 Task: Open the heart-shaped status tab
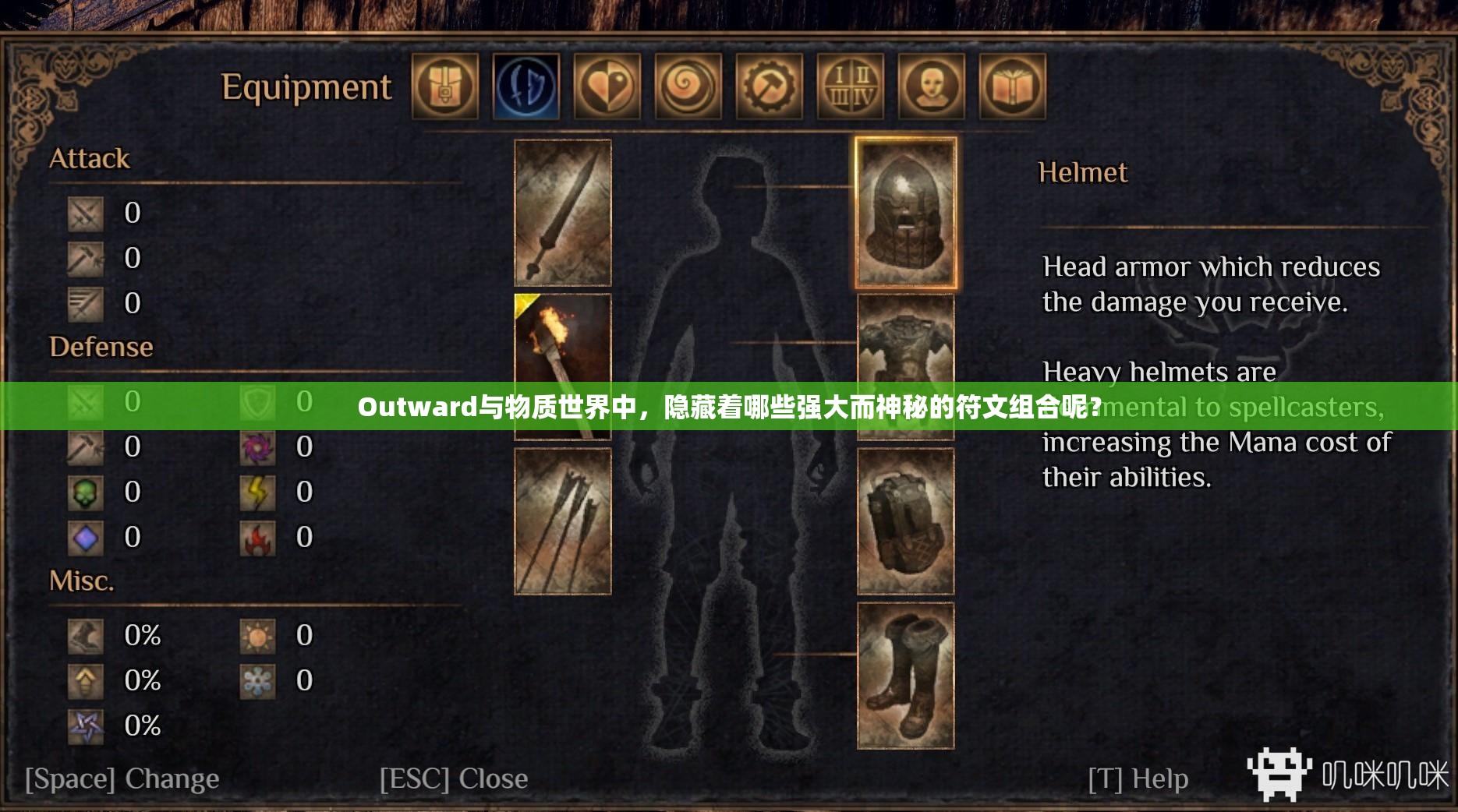607,88
